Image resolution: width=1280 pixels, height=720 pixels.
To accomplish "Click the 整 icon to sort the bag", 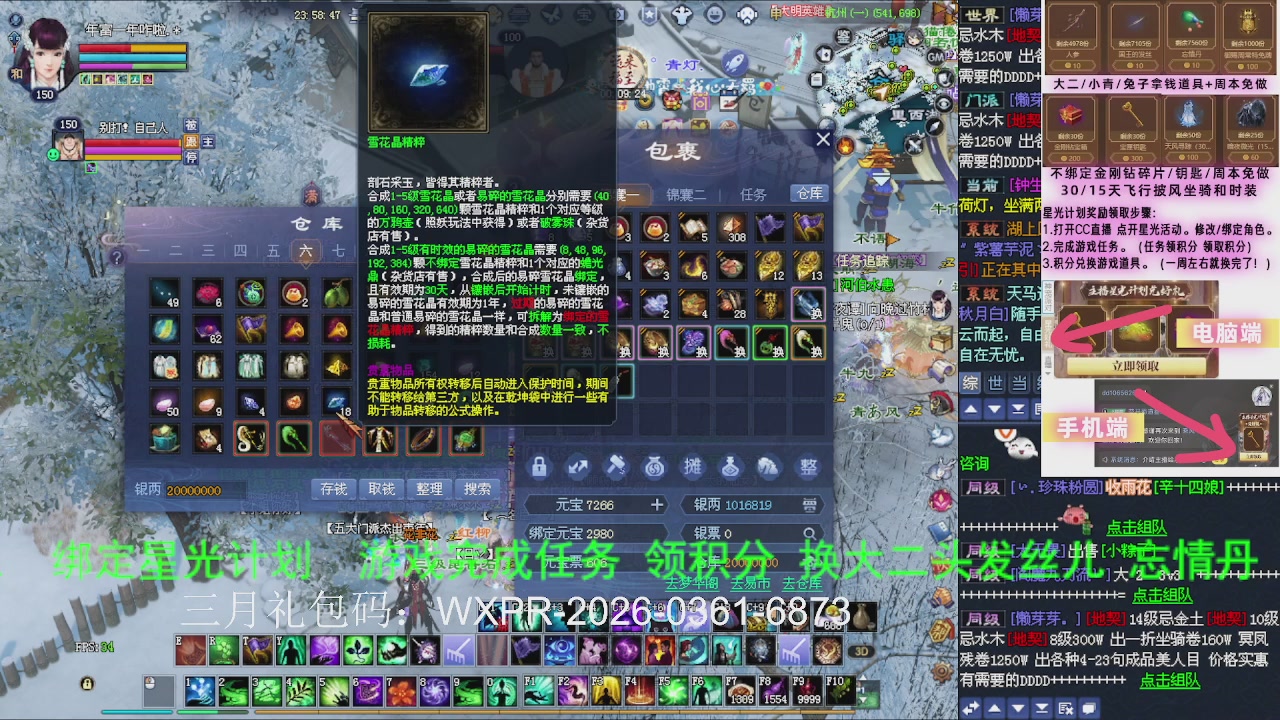I will click(x=806, y=465).
